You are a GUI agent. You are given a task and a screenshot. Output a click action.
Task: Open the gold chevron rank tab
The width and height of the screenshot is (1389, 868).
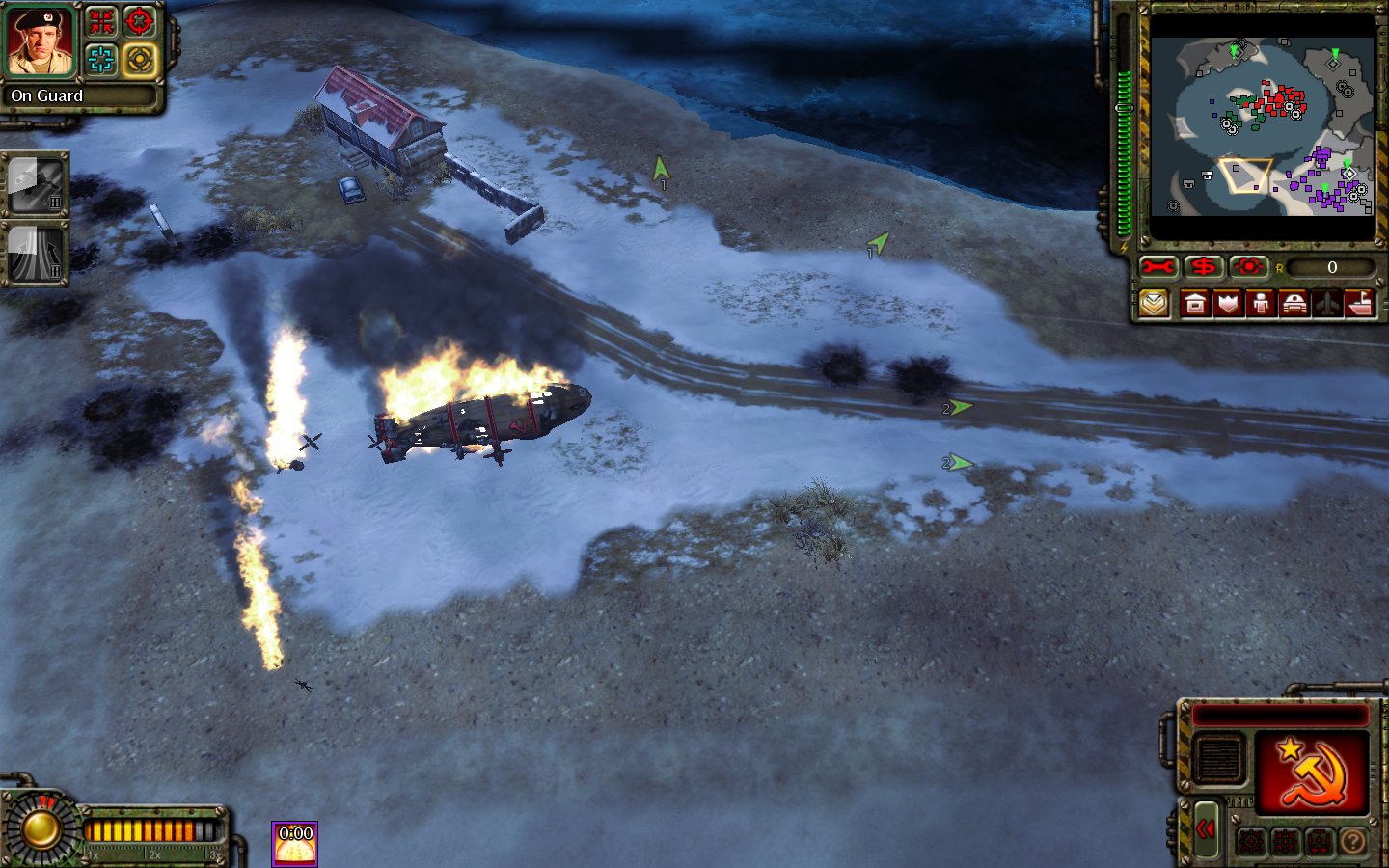point(1154,305)
